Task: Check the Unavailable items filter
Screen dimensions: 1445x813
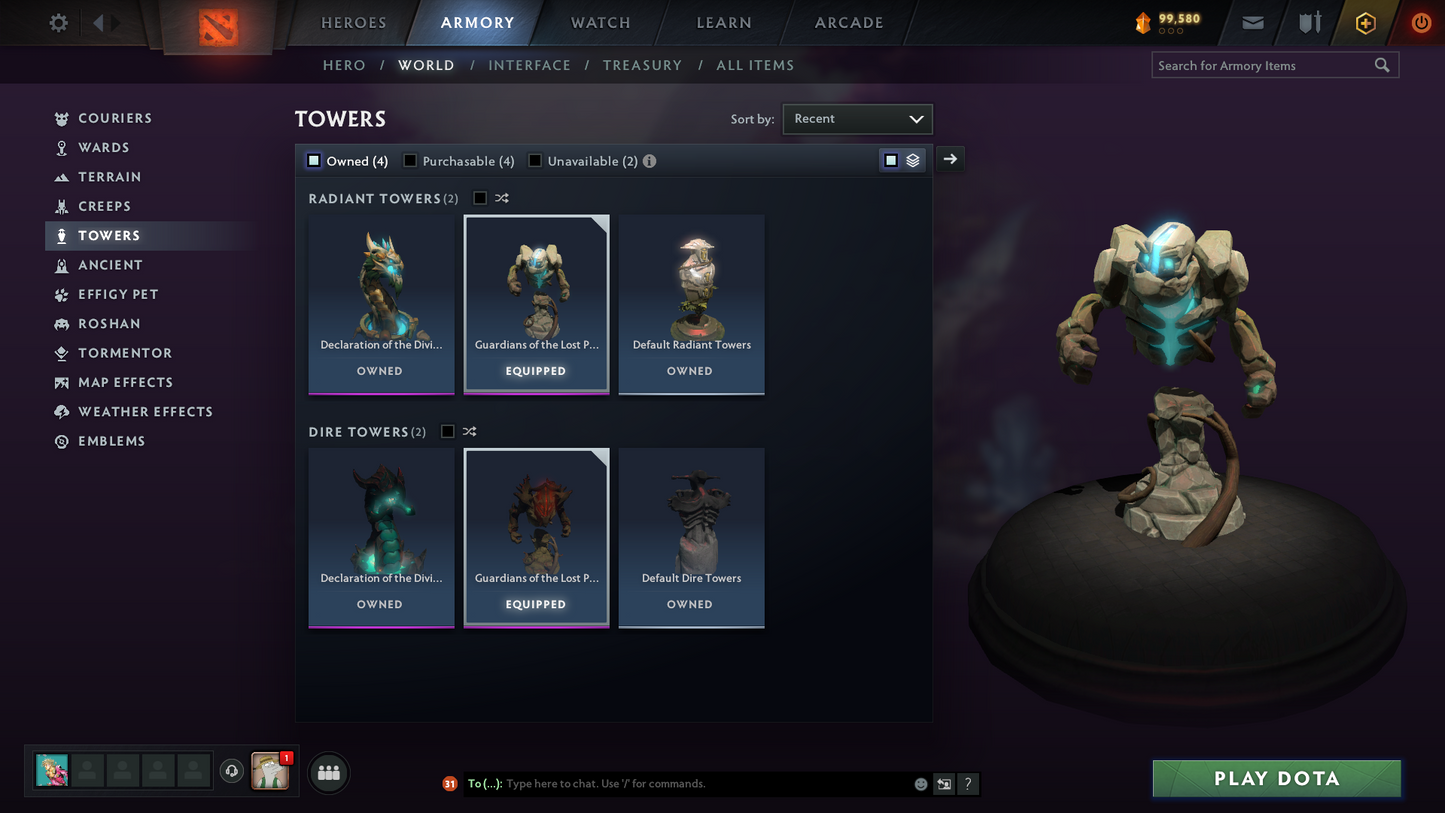Action: (x=535, y=160)
